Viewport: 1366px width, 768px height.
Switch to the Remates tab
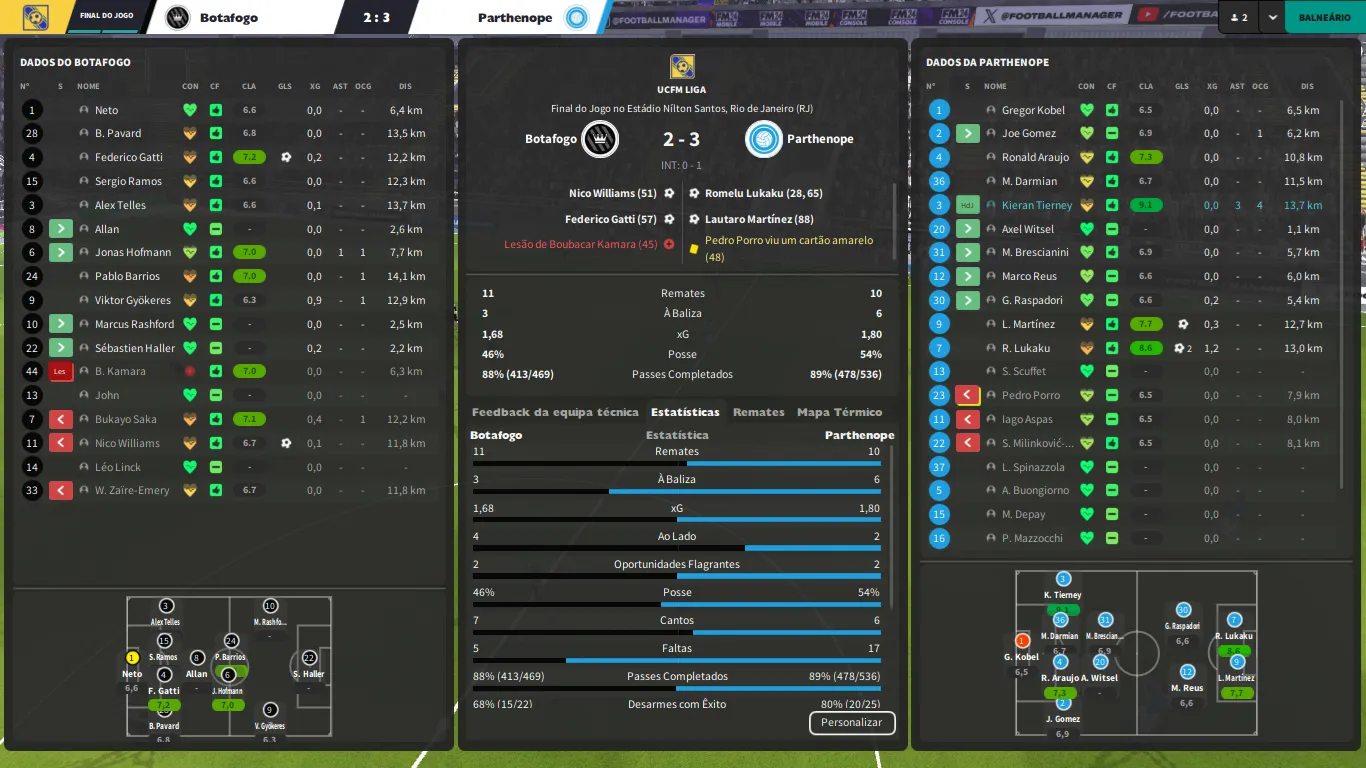(758, 412)
